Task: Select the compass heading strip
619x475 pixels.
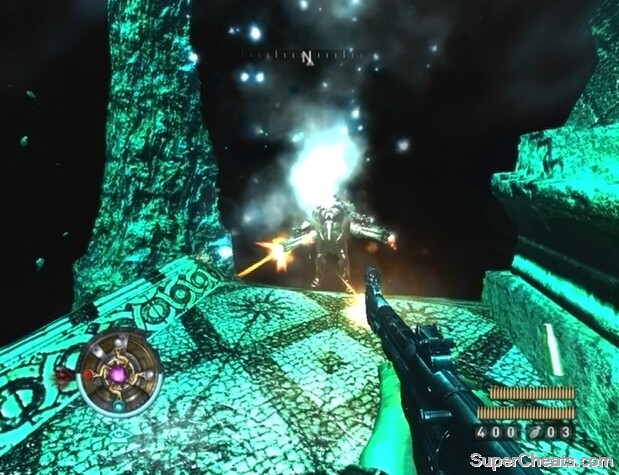Action: pos(308,56)
